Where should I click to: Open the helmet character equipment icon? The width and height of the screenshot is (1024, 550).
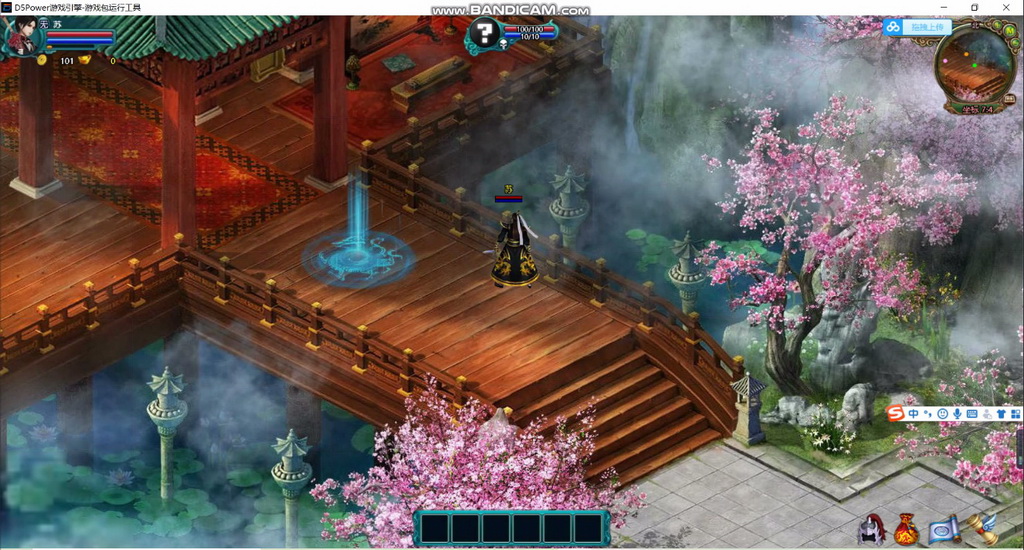point(871,529)
